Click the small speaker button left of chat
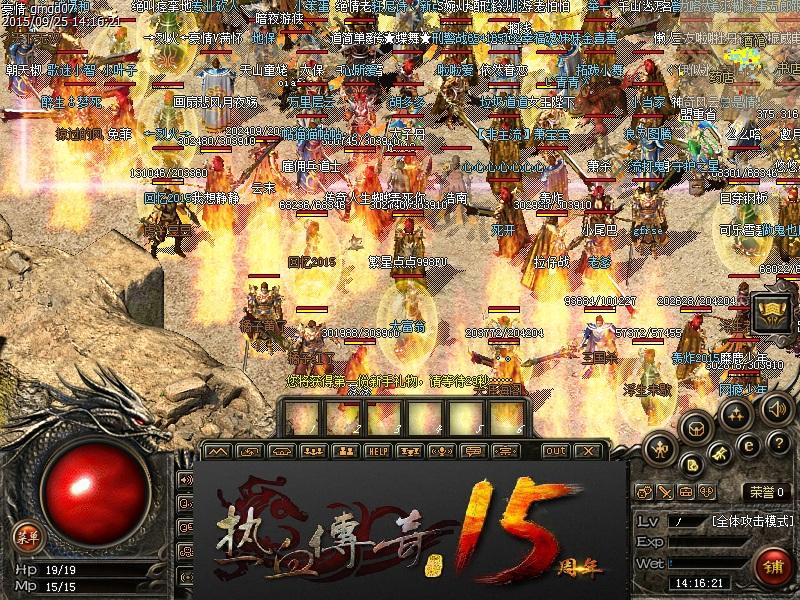800x600 pixels. 185,479
